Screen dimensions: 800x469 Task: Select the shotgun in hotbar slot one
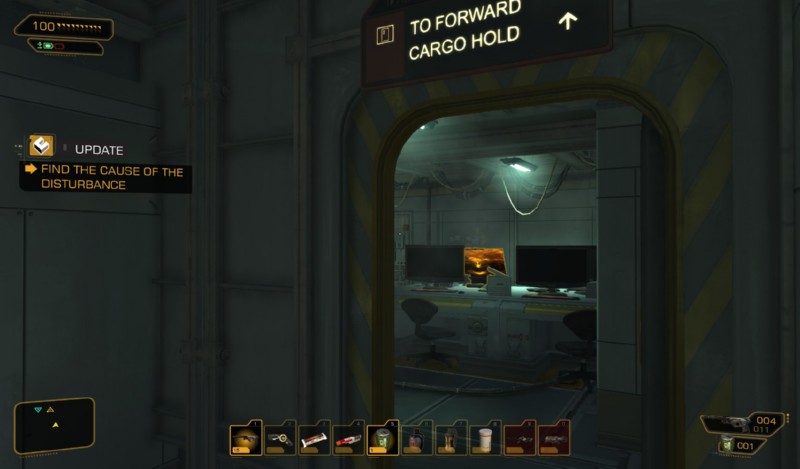click(x=245, y=439)
